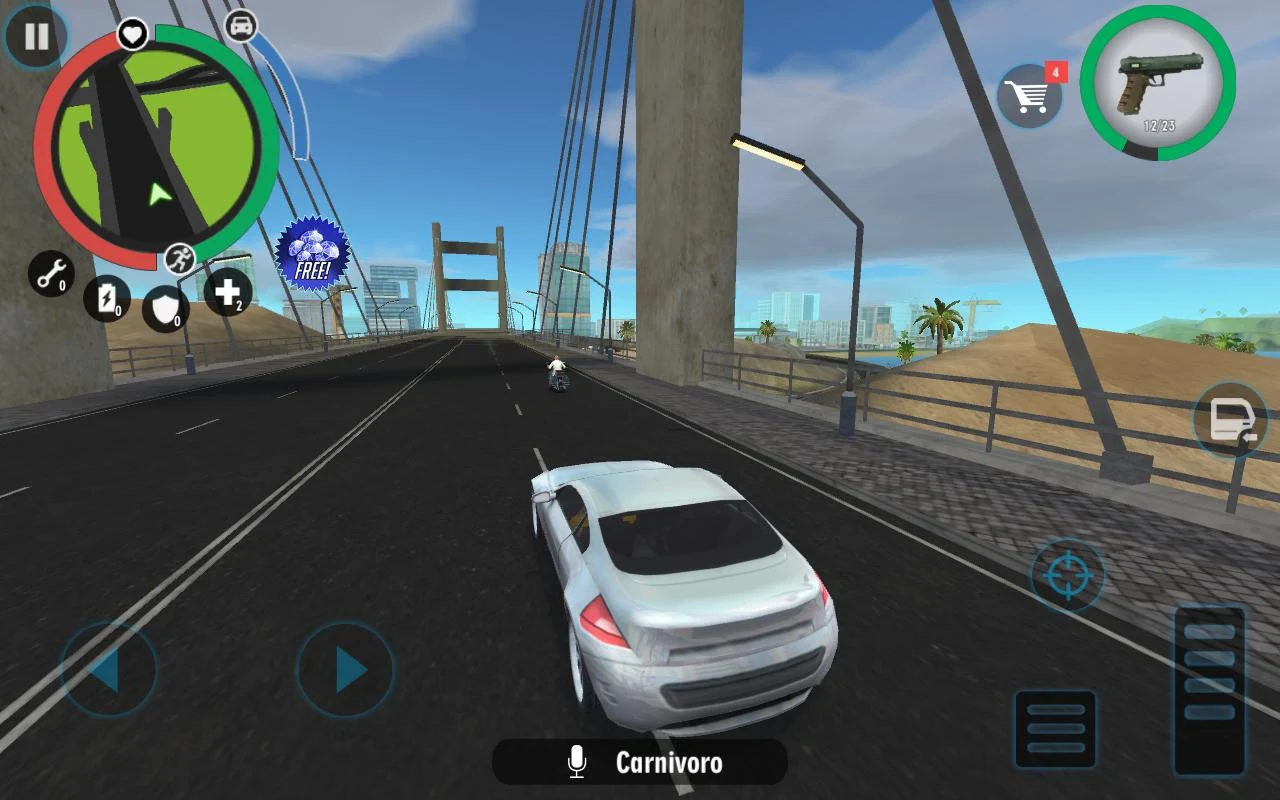Image resolution: width=1280 pixels, height=800 pixels.
Task: Tap the Carnivoro voice chat button
Action: 640,764
